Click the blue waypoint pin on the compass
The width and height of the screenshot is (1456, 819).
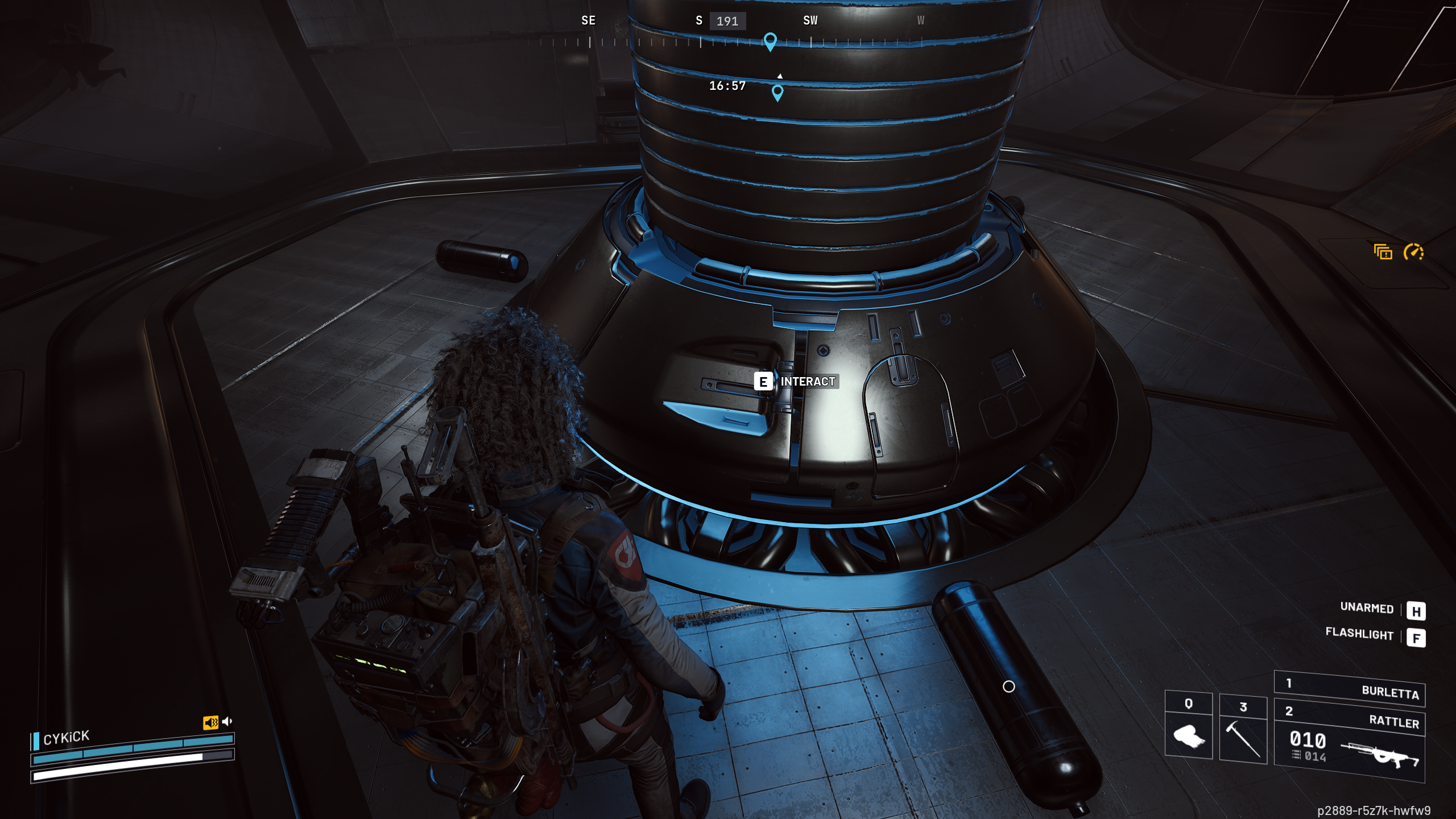coord(771,40)
